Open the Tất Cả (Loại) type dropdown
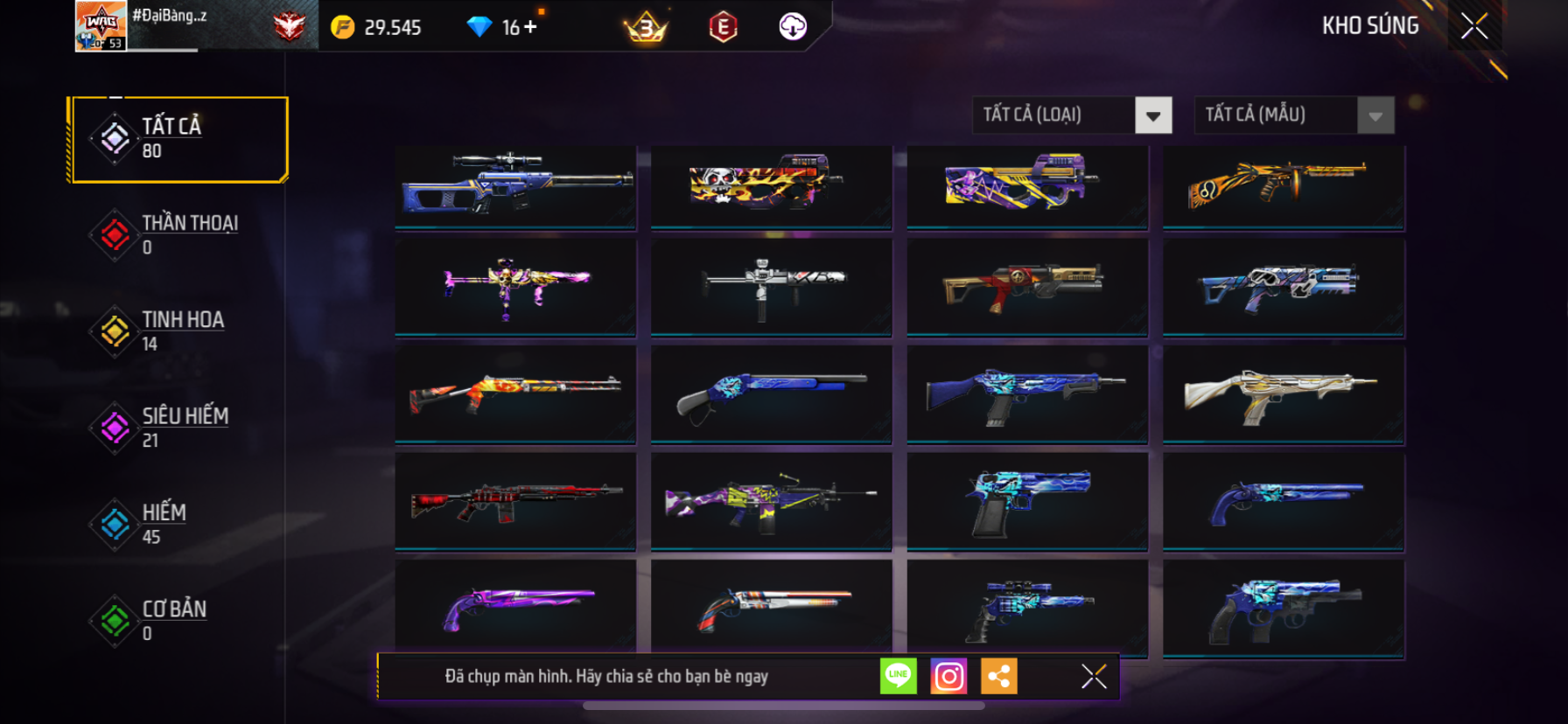 coord(1152,115)
